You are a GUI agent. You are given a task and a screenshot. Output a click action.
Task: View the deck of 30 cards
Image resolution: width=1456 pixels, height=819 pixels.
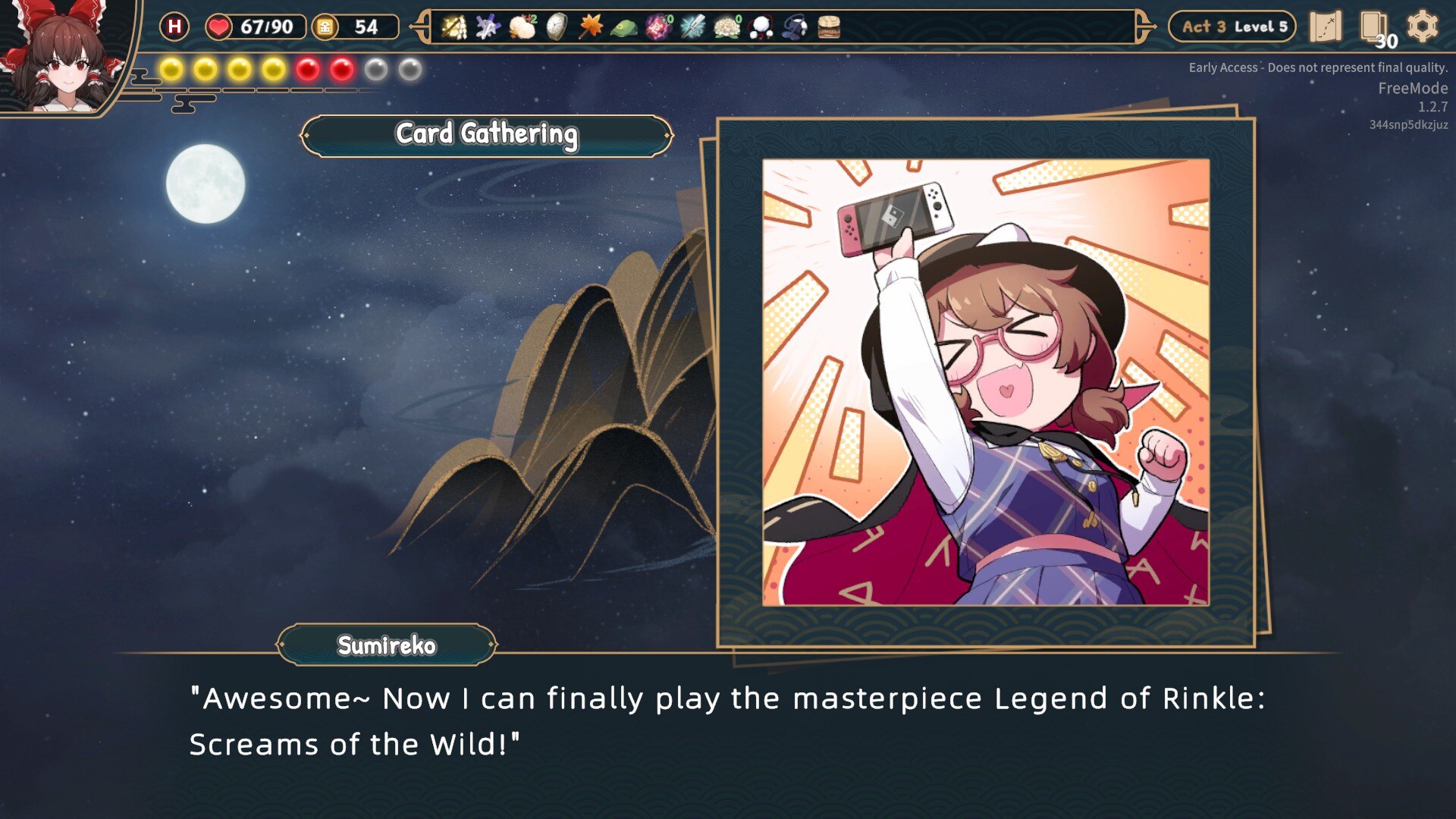click(1370, 27)
